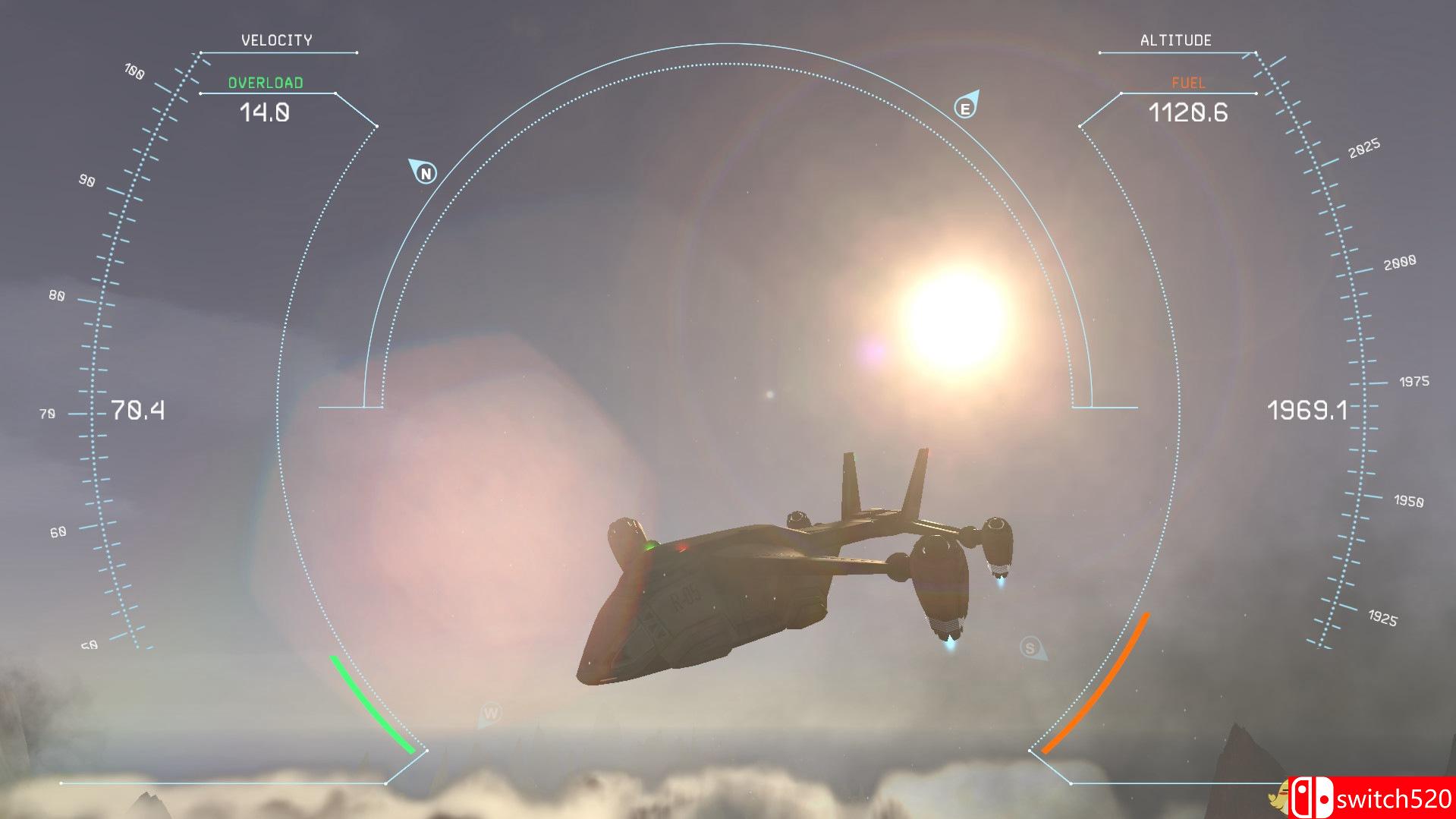Toggle the FUEL readout display
The height and width of the screenshot is (819, 1456).
[1187, 83]
